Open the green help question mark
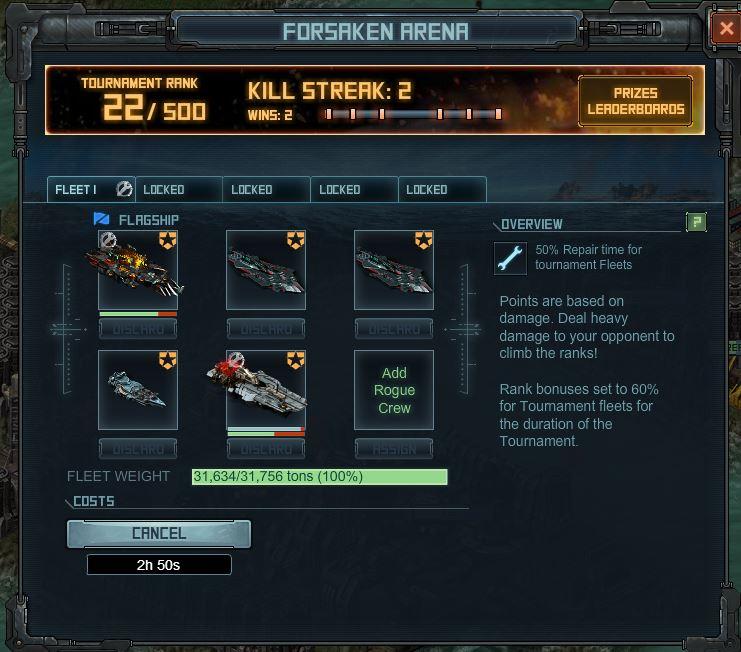 696,222
